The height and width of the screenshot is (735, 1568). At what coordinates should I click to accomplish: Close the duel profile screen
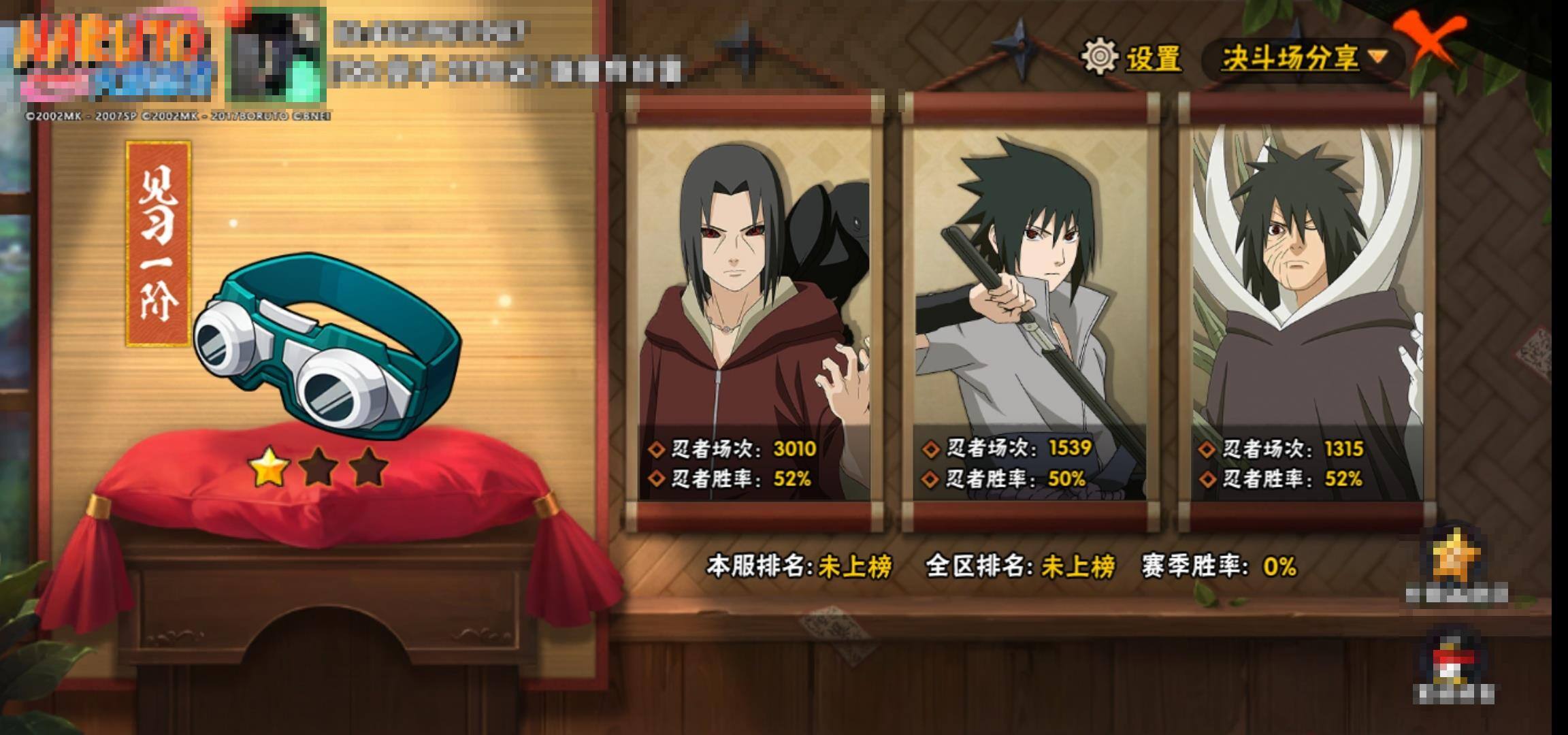[1433, 41]
